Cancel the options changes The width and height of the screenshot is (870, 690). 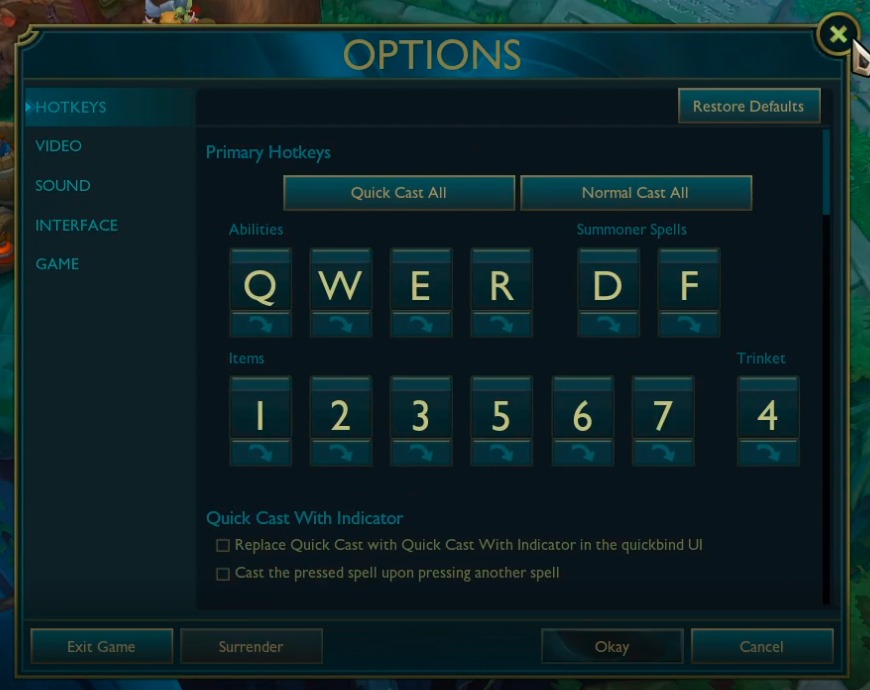point(761,647)
